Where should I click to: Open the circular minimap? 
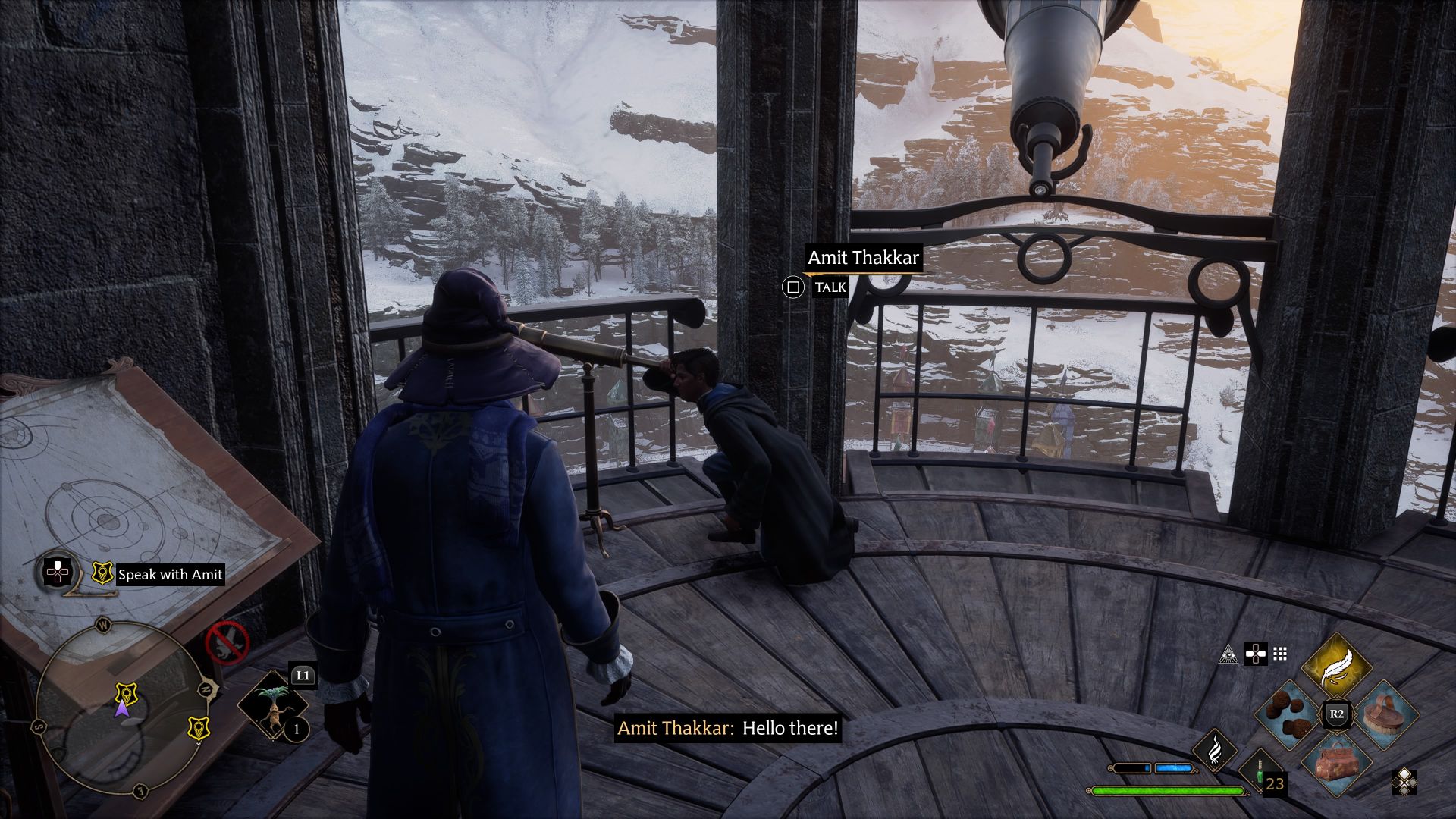click(x=121, y=707)
